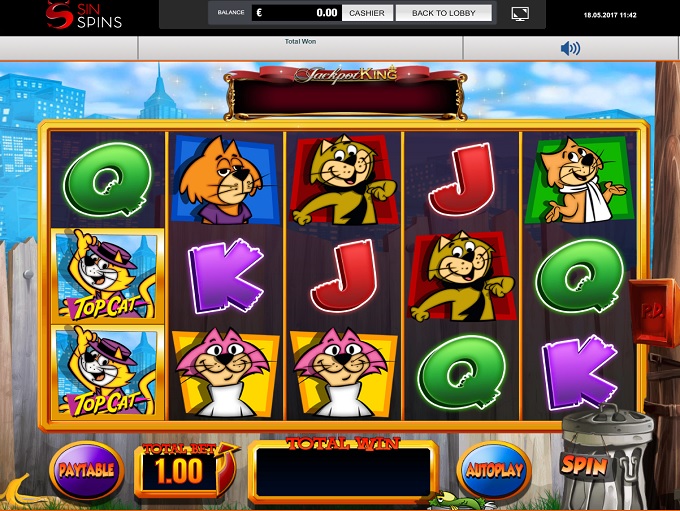Activate Autoplay
The image size is (680, 511).
493,469
